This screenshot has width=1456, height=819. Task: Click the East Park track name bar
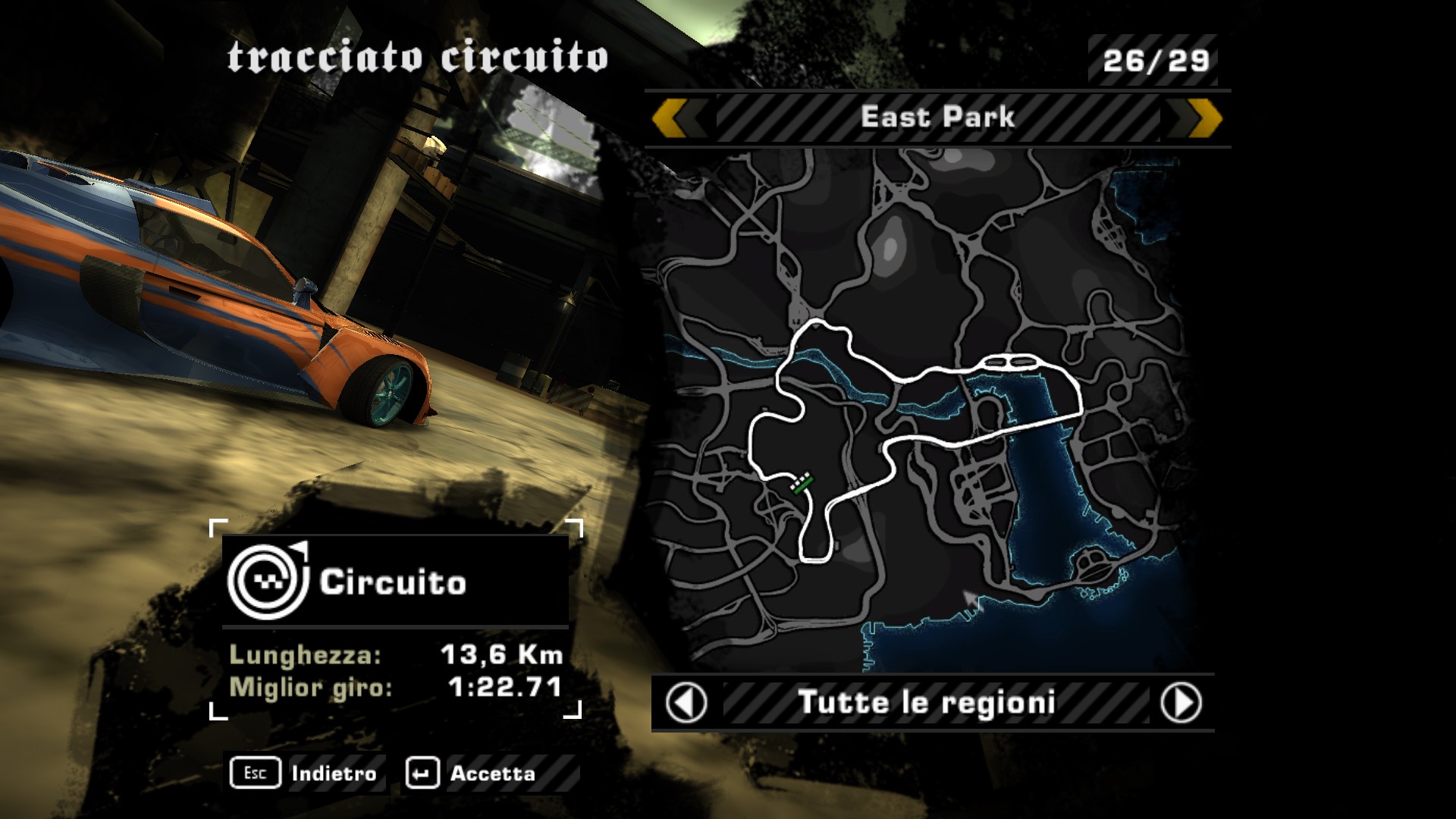pyautogui.click(x=937, y=118)
